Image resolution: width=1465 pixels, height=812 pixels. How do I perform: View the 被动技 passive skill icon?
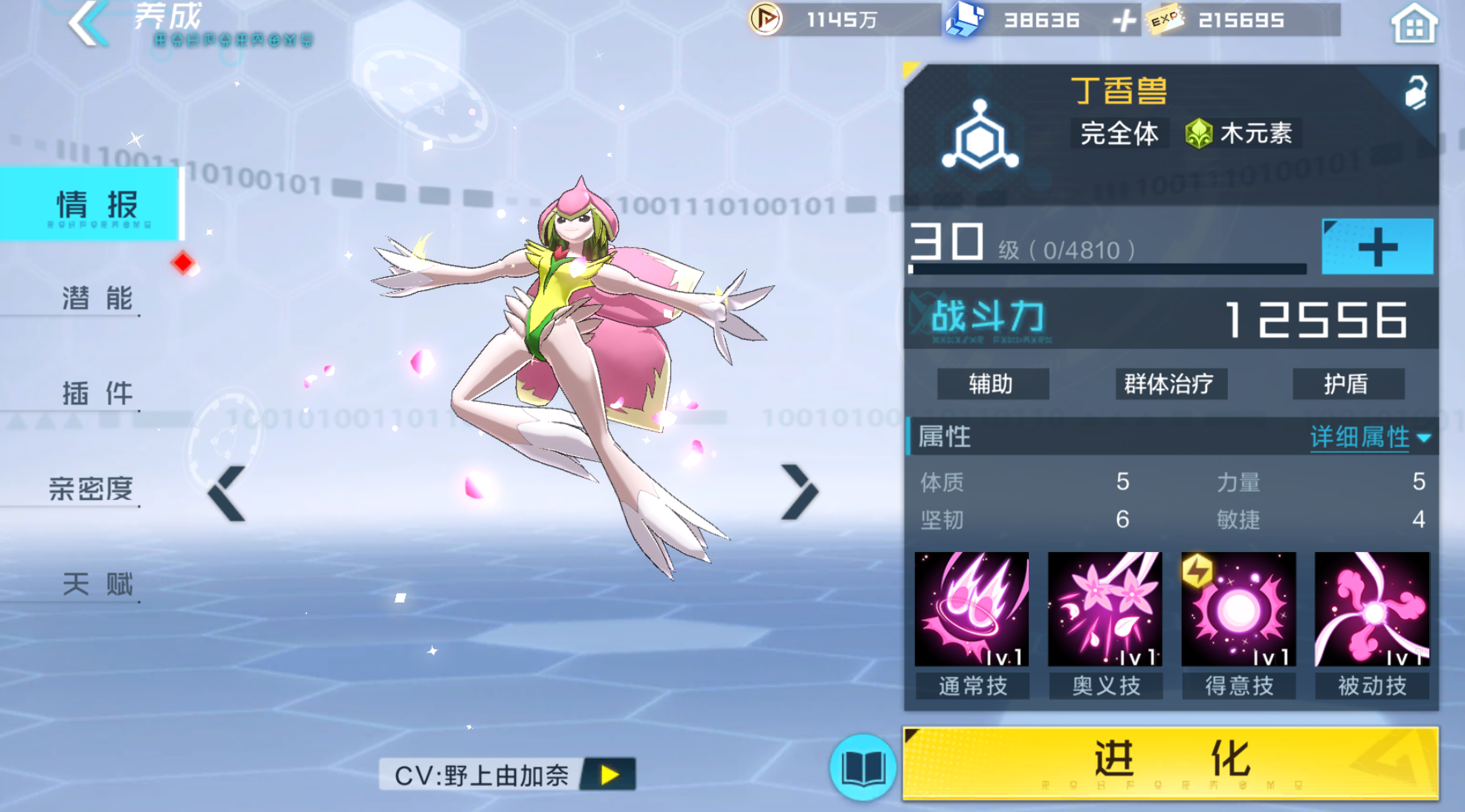1371,609
